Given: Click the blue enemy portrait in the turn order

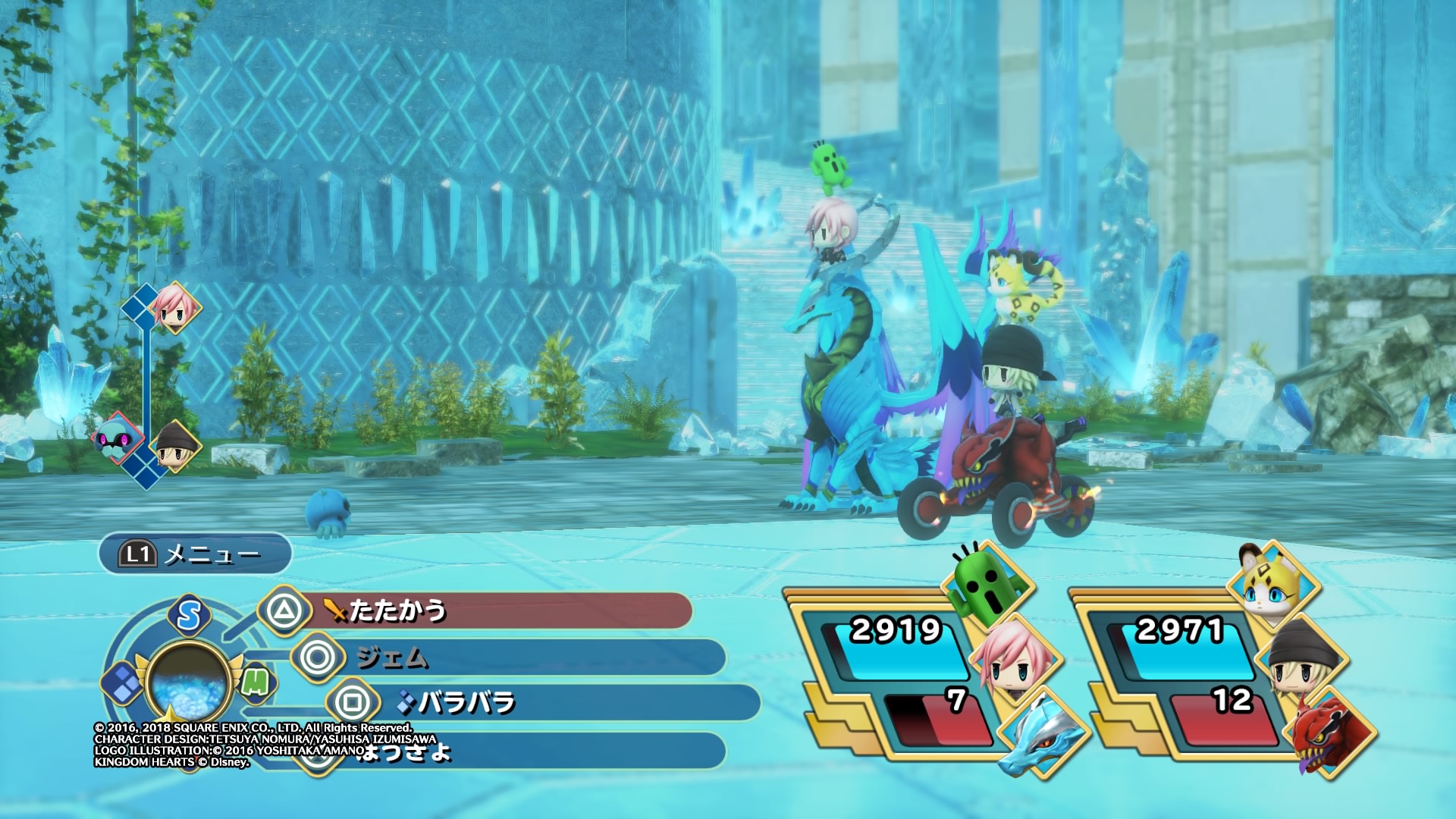Looking at the screenshot, I should pos(116,438).
